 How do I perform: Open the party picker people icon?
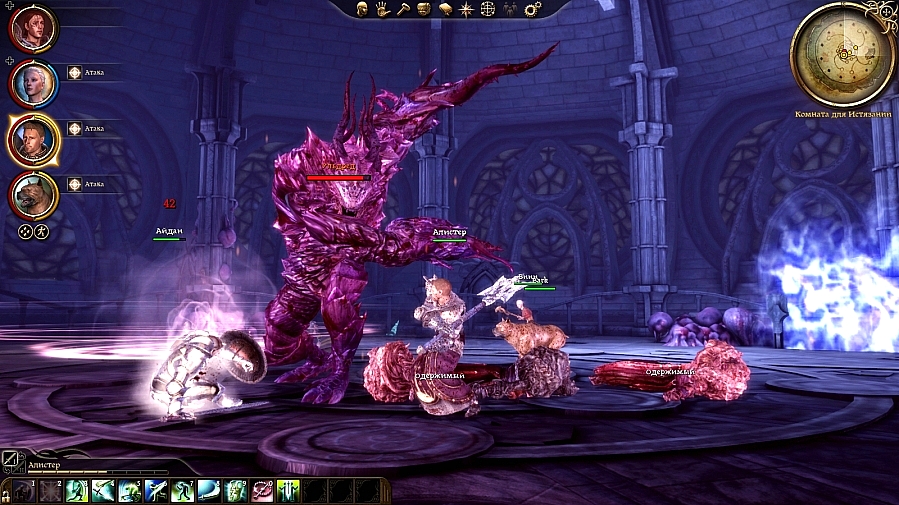point(510,9)
